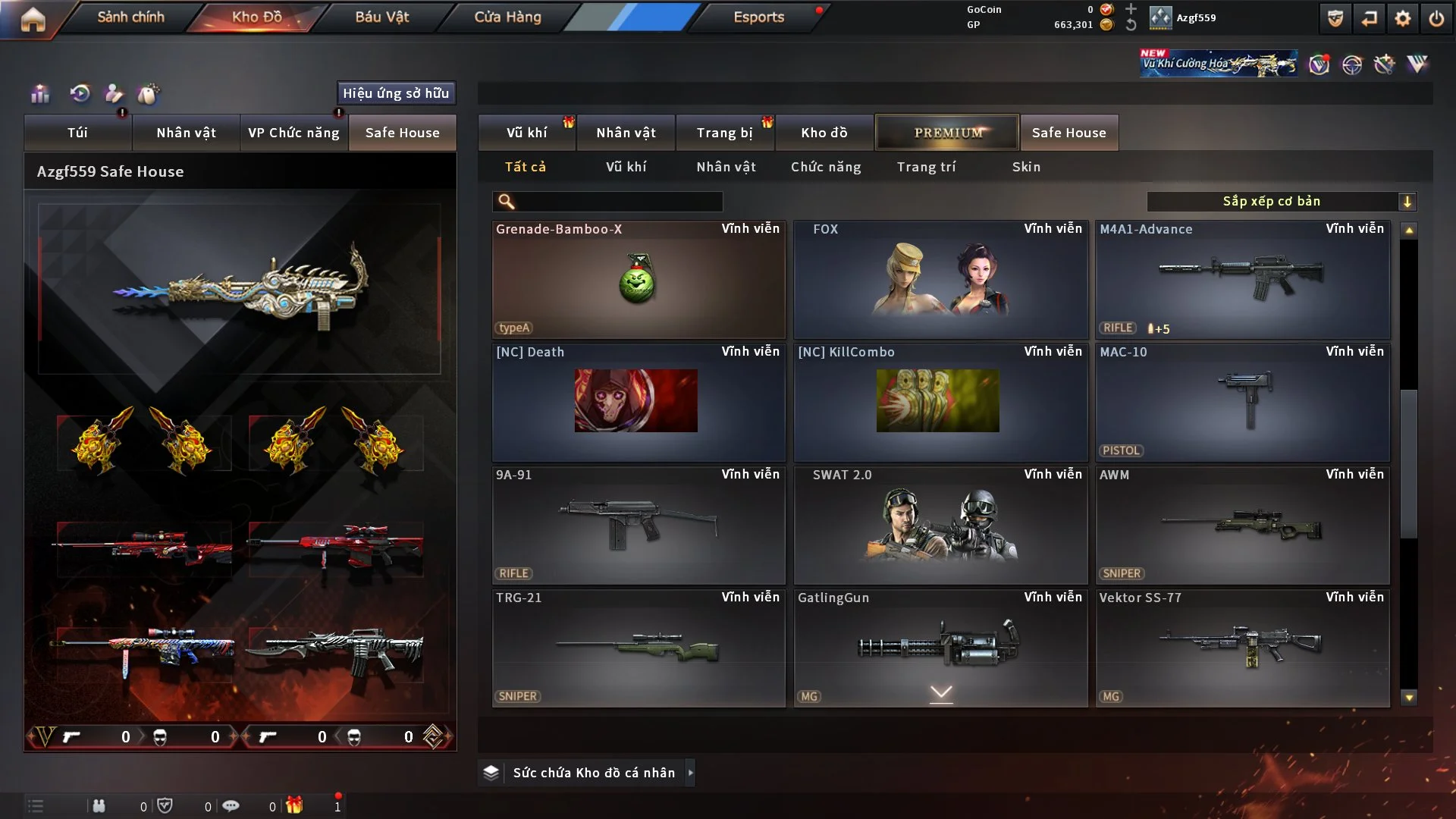Open the Cửa Hàng shop tab
Viewport: 1456px width, 819px height.
pyautogui.click(x=507, y=17)
